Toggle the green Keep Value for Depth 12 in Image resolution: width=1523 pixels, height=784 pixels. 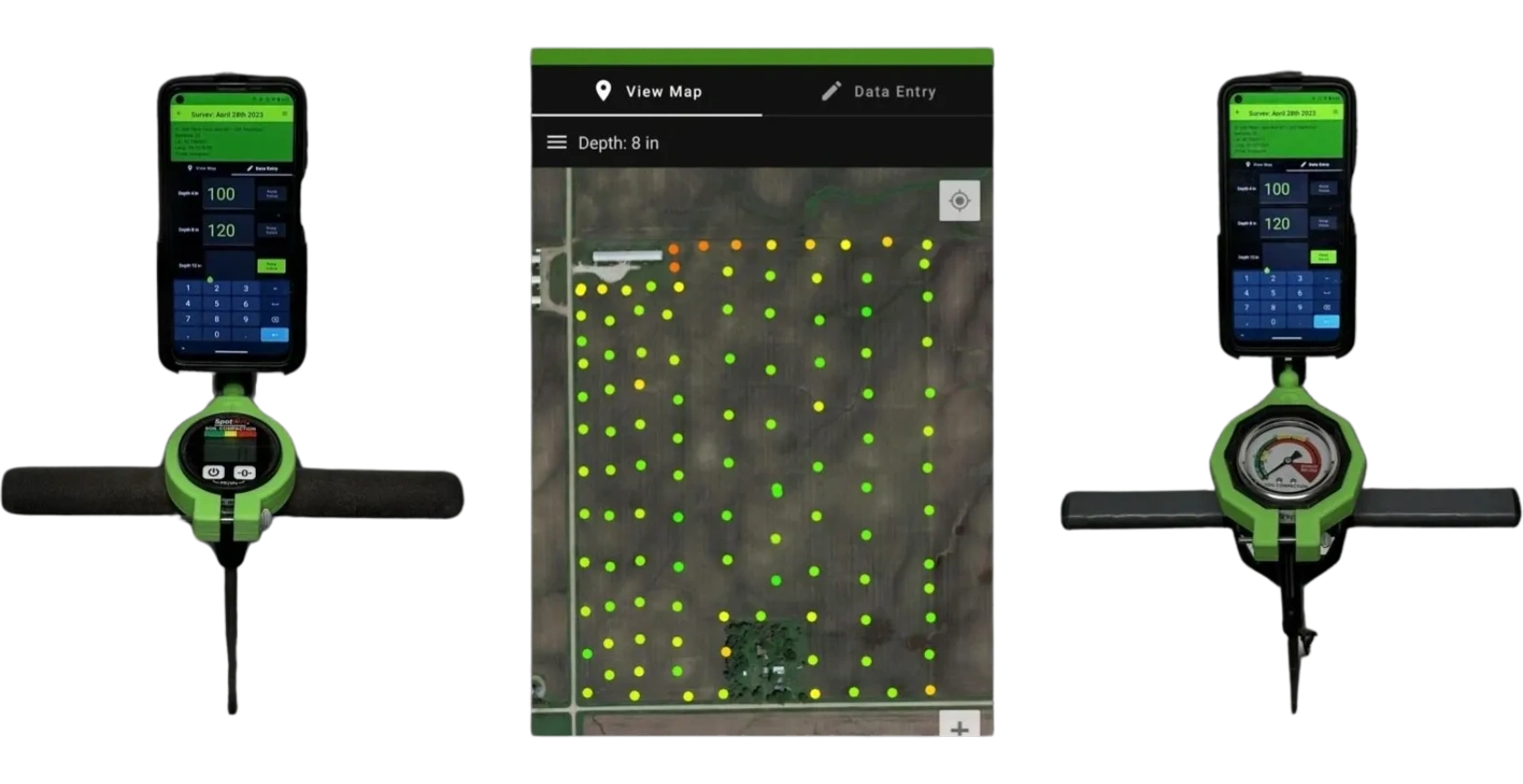click(x=272, y=266)
